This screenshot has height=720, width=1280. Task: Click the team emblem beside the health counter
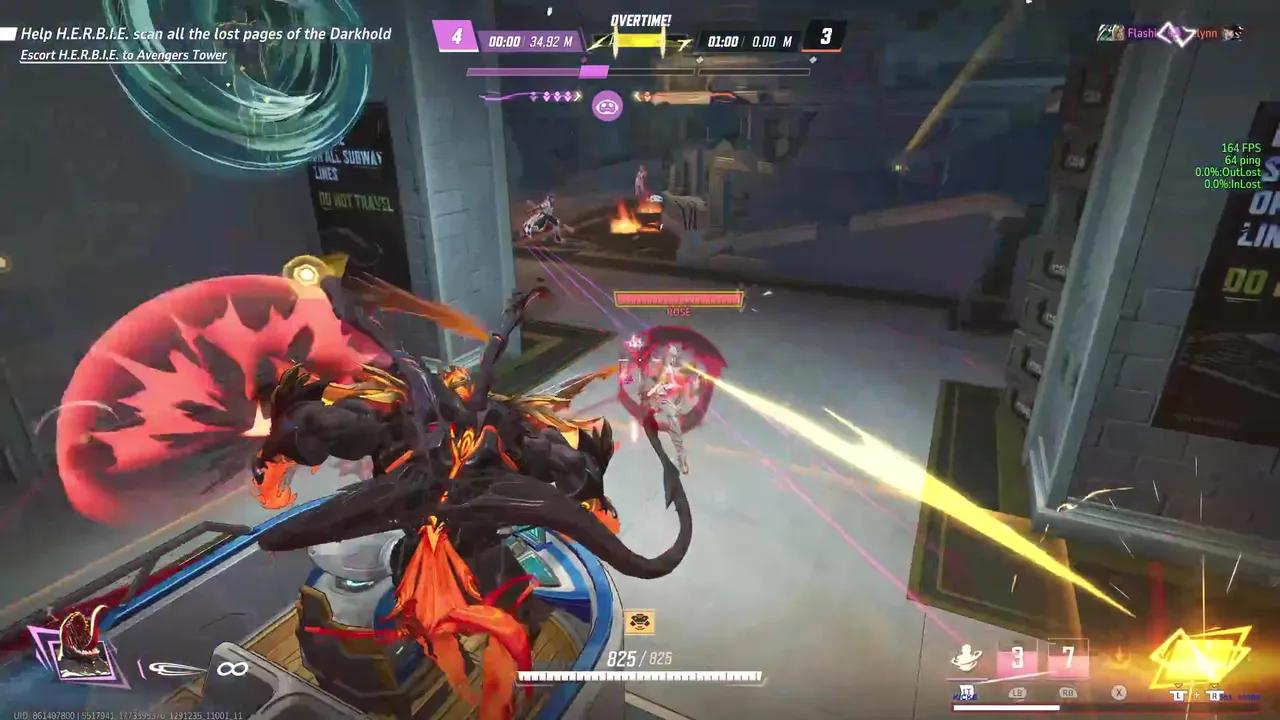[x=639, y=620]
